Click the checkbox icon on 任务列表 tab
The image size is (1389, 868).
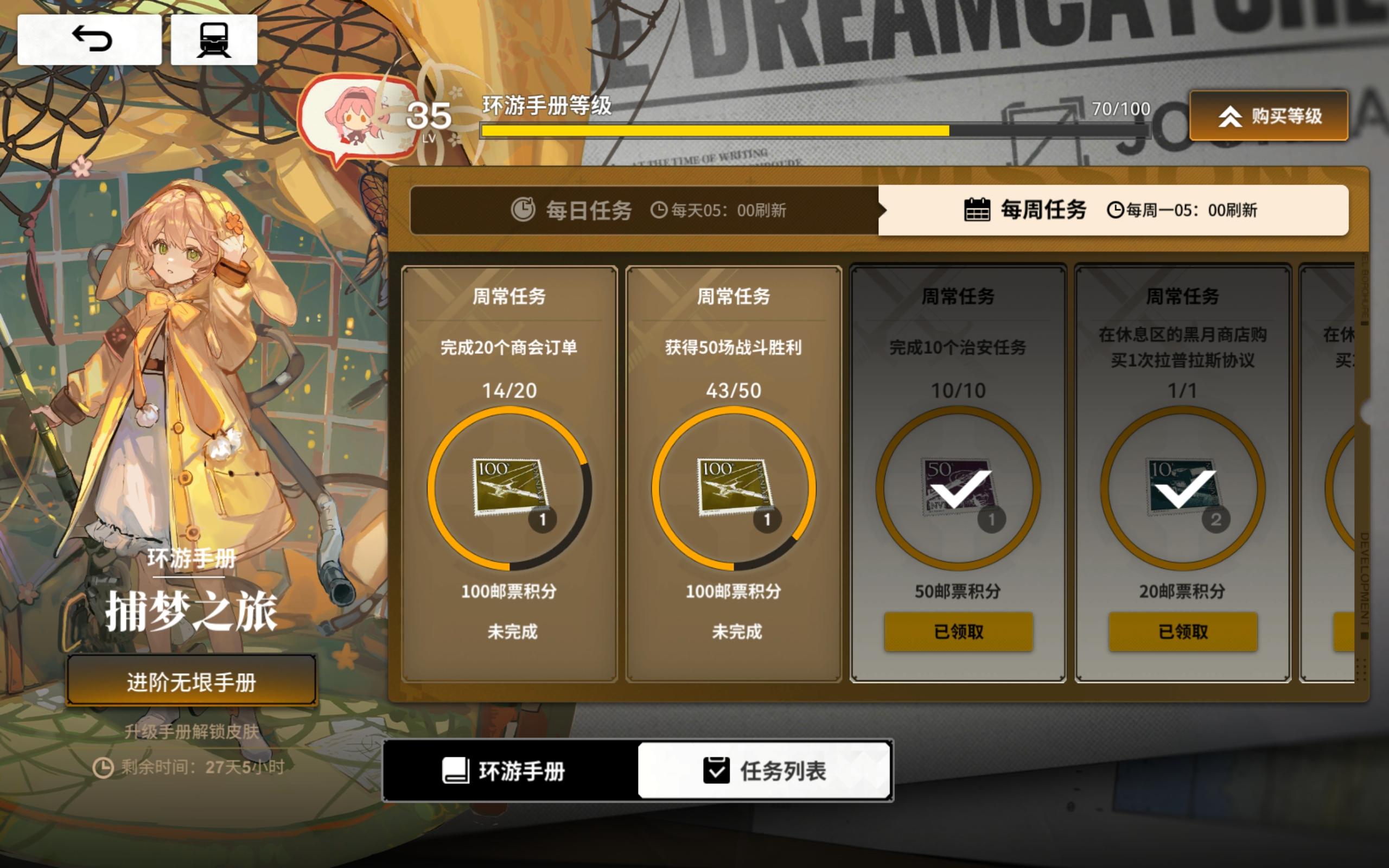(716, 773)
